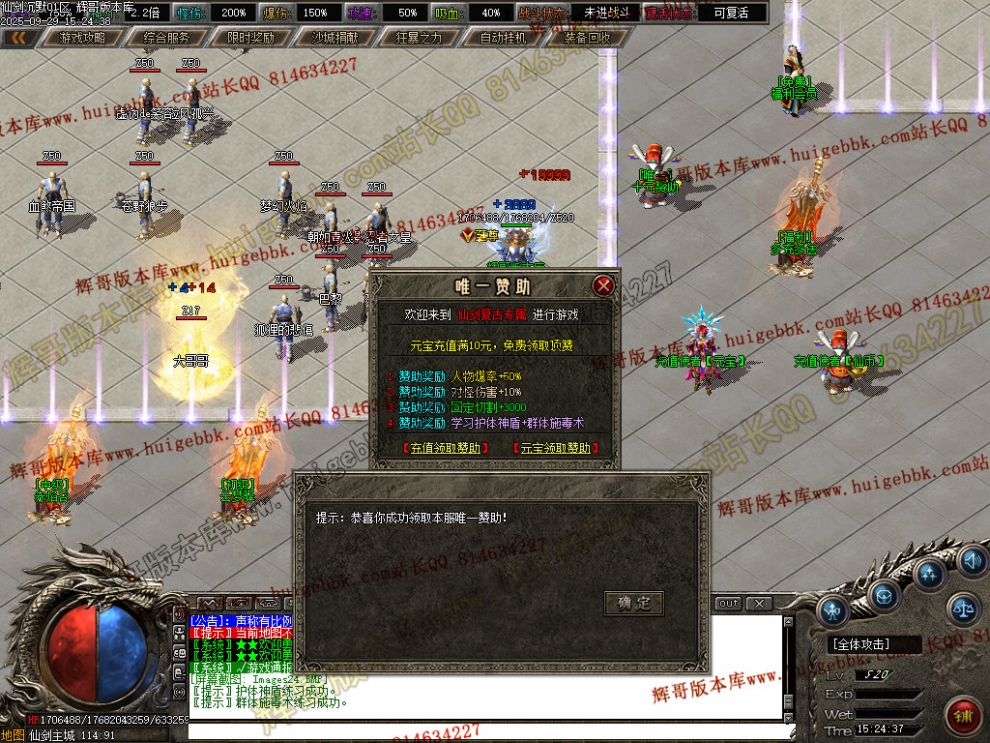Open the bag inventory icon
Viewport: 990px width, 743px height.
point(882,595)
